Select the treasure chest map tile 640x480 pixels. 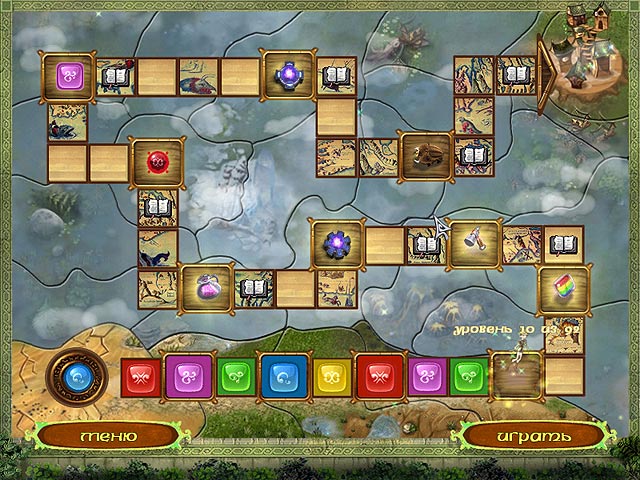coord(425,156)
